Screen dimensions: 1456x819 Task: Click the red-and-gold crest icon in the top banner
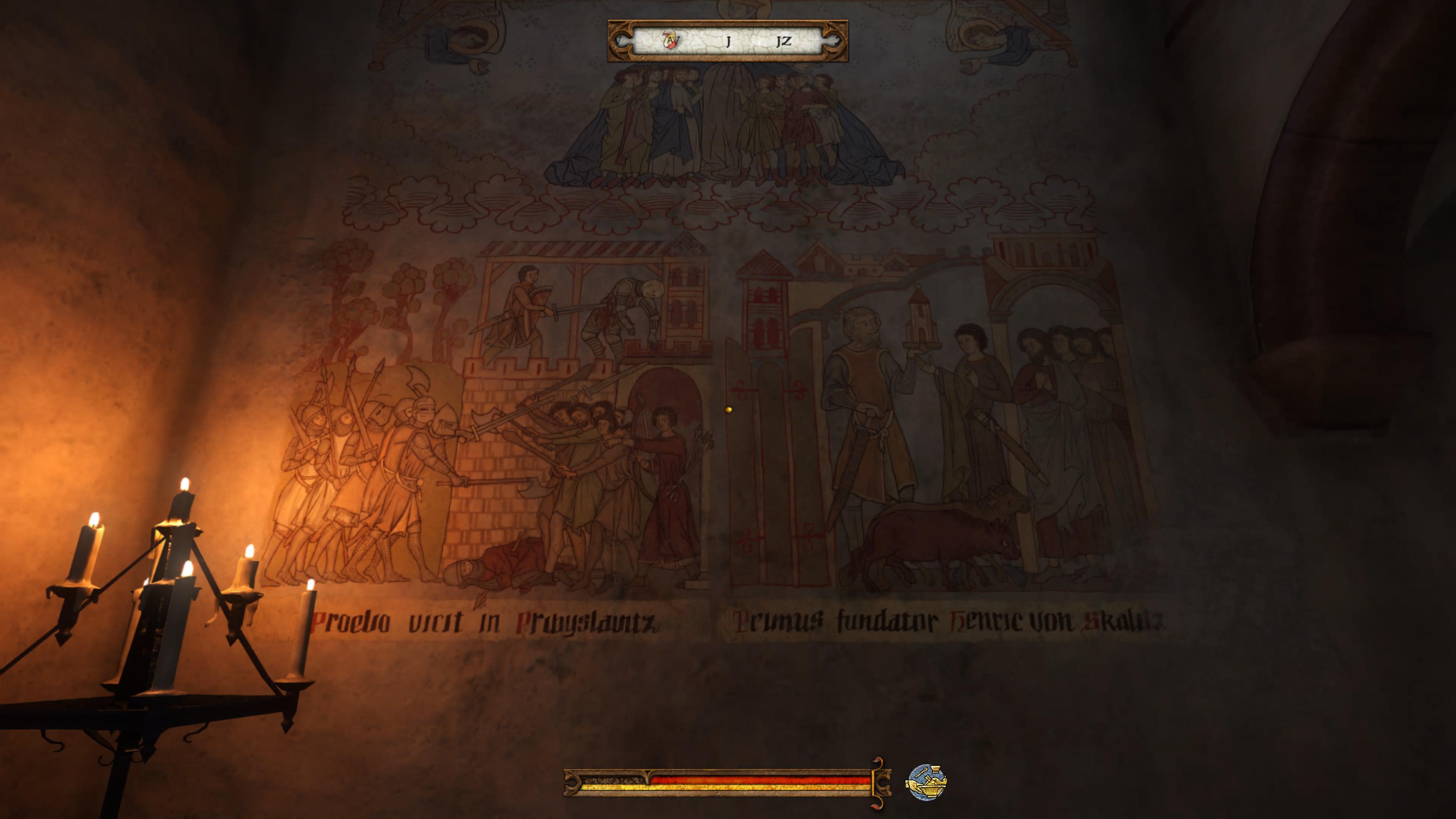[670, 39]
